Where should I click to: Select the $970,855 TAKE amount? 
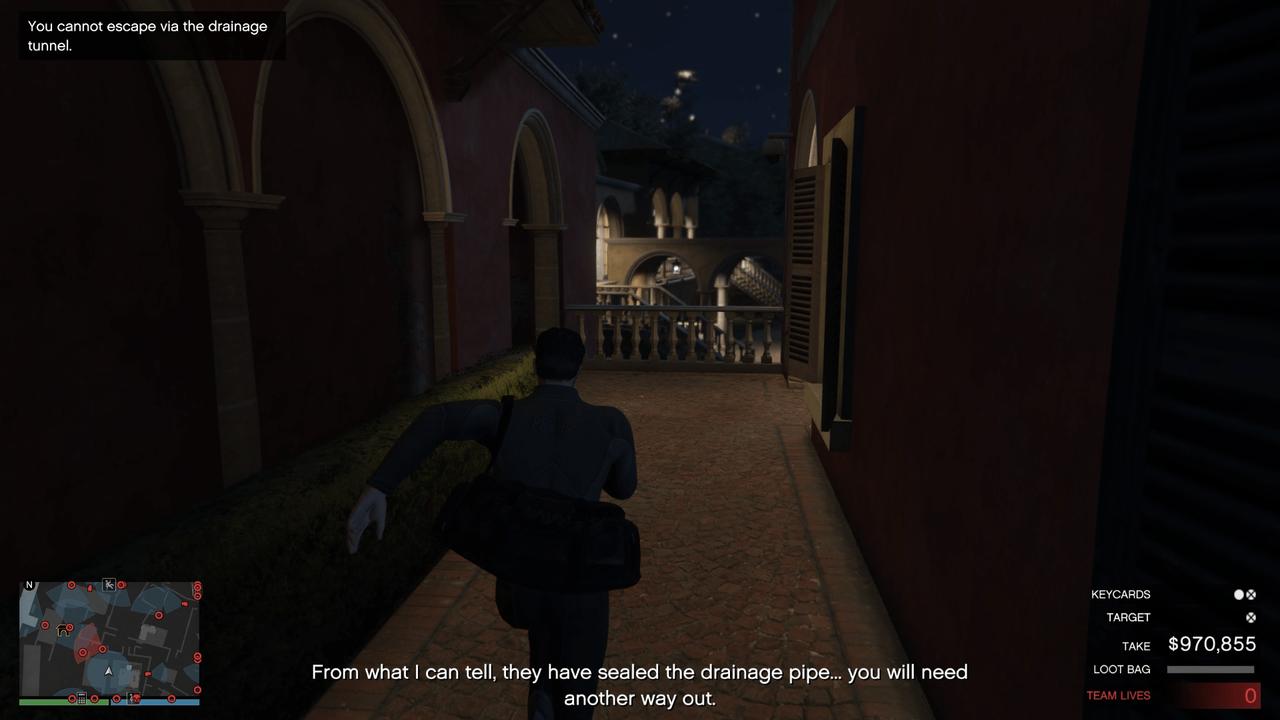(1212, 643)
